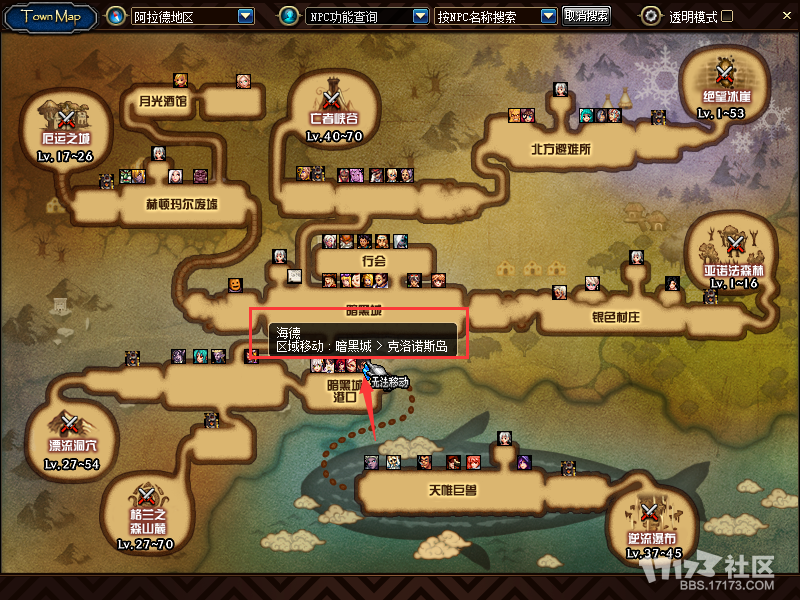The image size is (800, 600).
Task: Select the 格兰之森山麓 dungeon marker
Action: pyautogui.click(x=146, y=494)
